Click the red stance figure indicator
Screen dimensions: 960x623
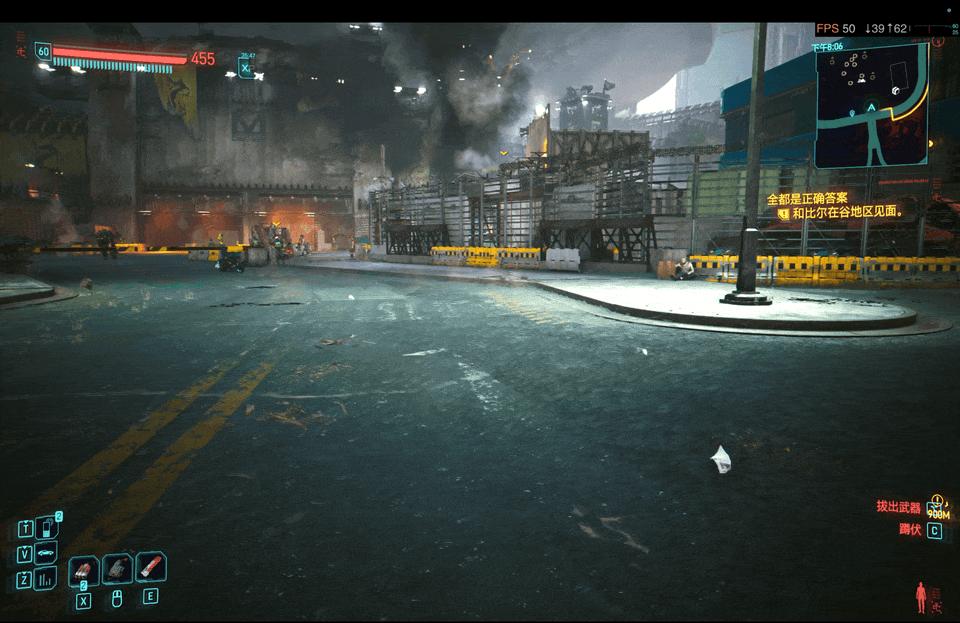[921, 597]
